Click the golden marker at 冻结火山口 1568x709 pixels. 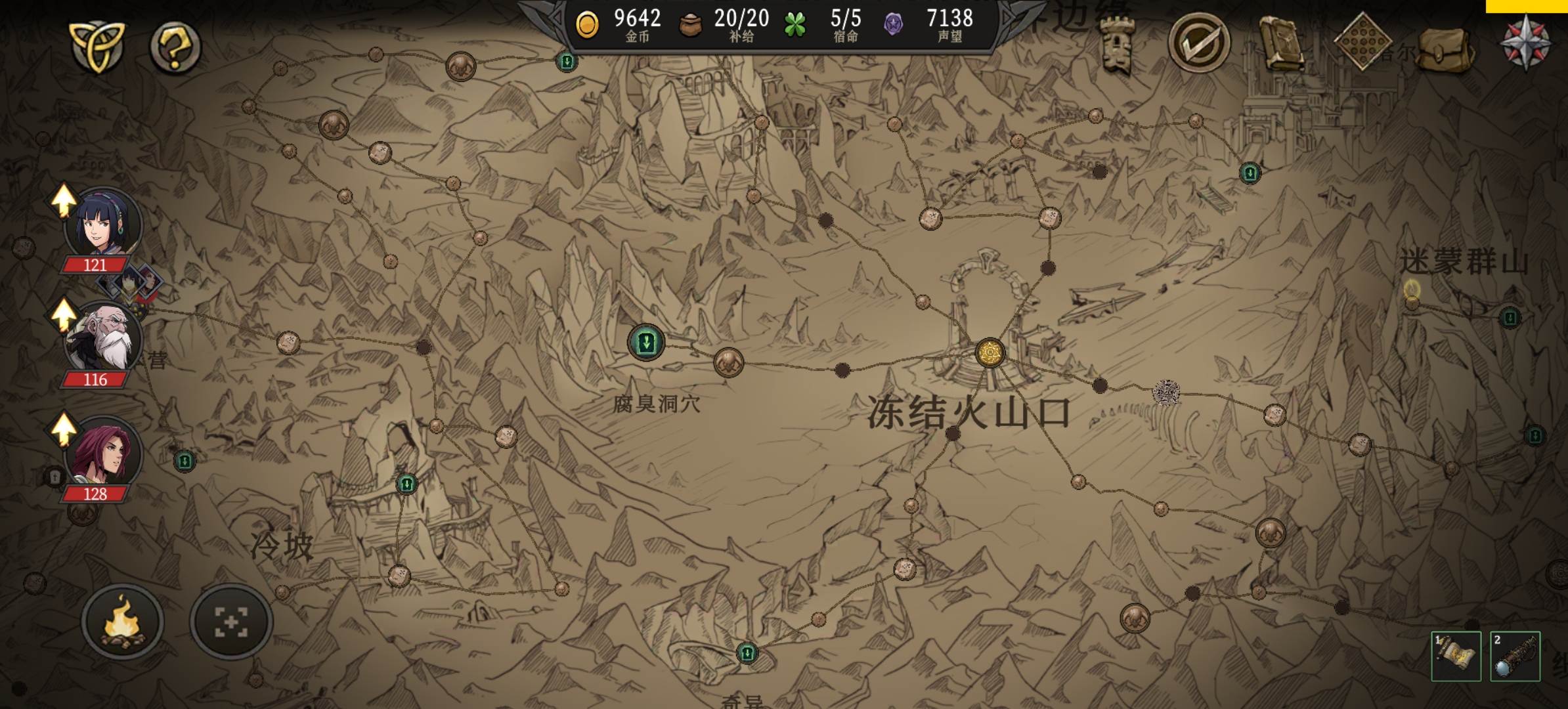click(989, 354)
